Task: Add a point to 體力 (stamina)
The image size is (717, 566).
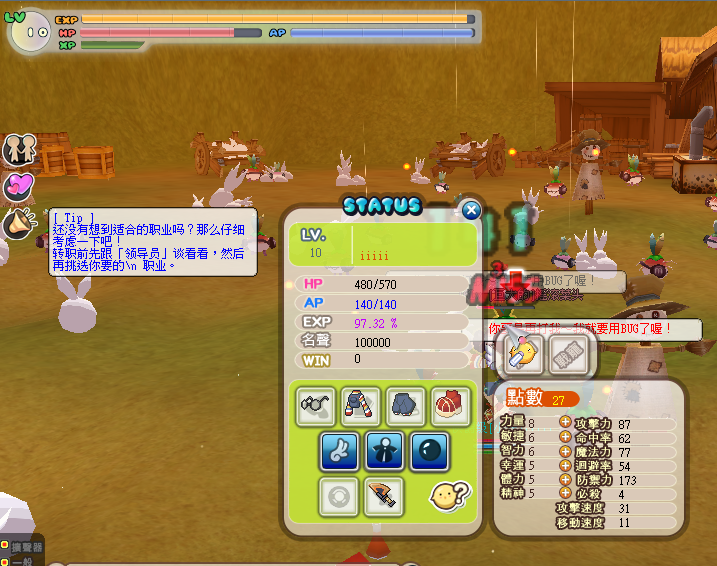Action: (x=565, y=480)
